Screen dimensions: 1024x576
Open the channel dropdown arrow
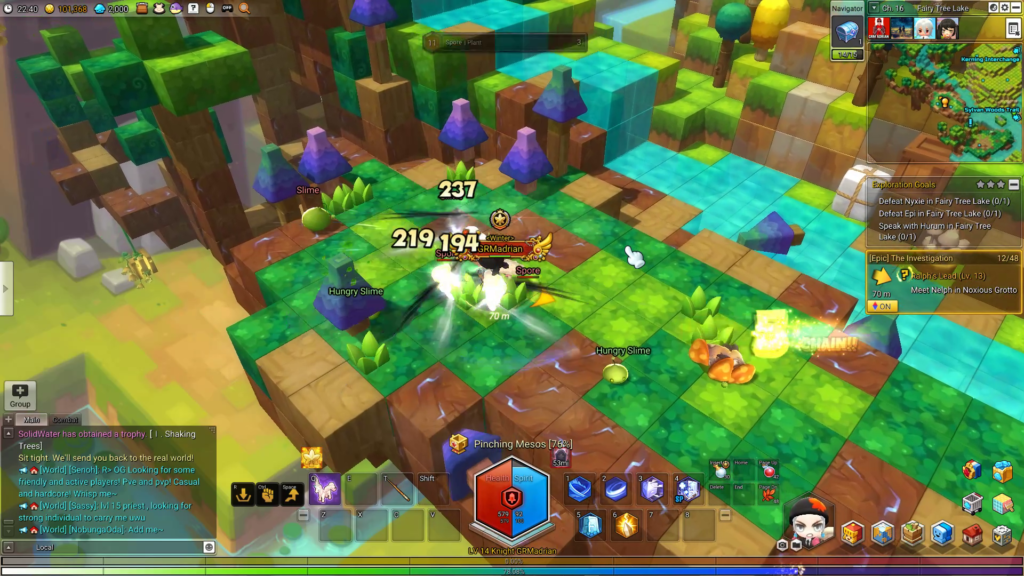pyautogui.click(x=873, y=7)
